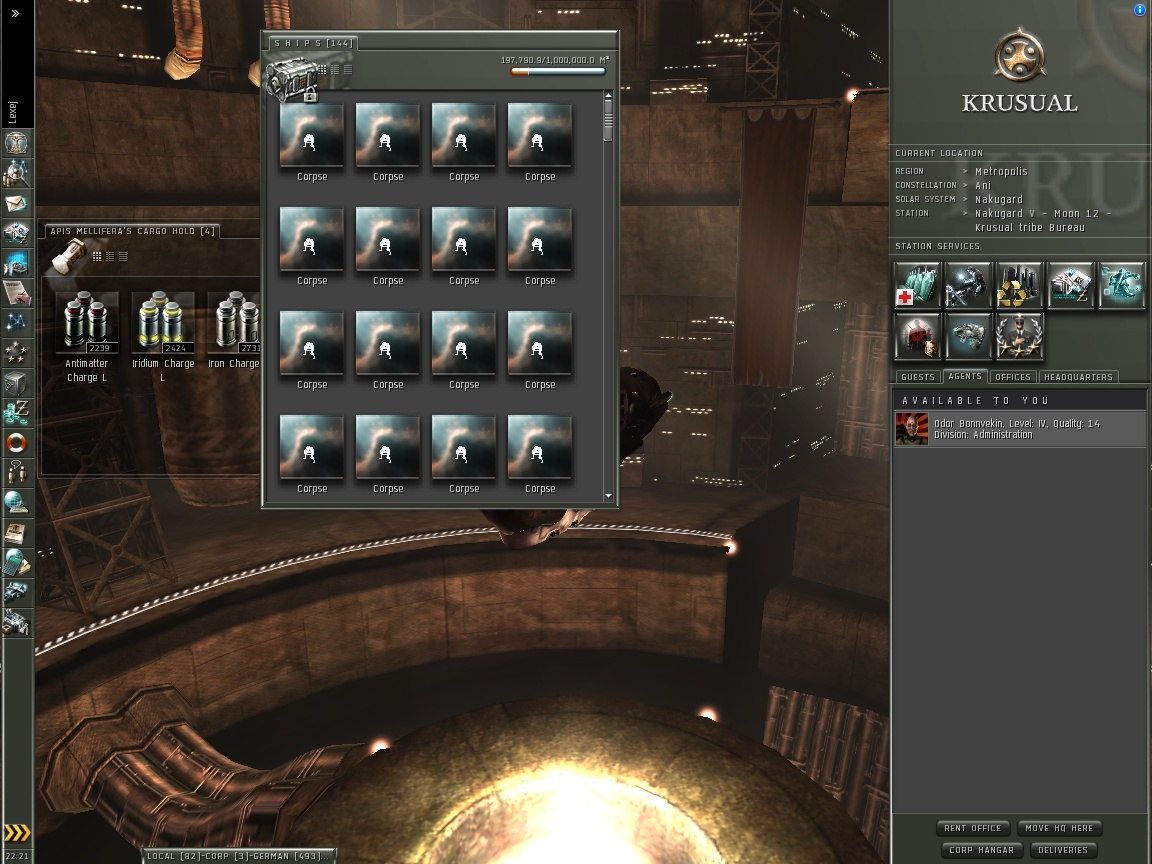
Task: Open the bounty office crosshair service
Action: pyautogui.click(x=917, y=336)
